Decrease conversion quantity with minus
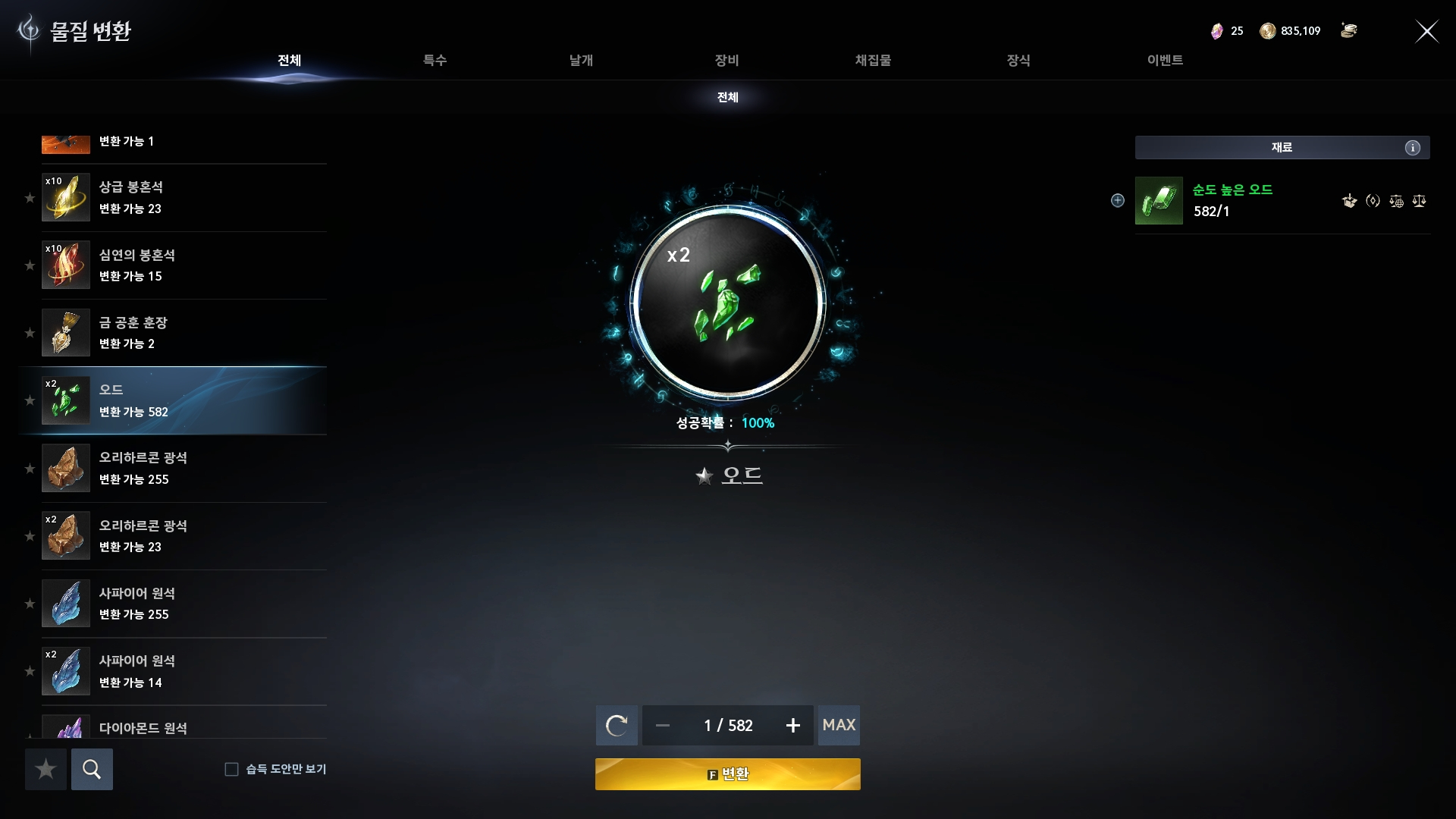This screenshot has height=819, width=1456. 663,726
